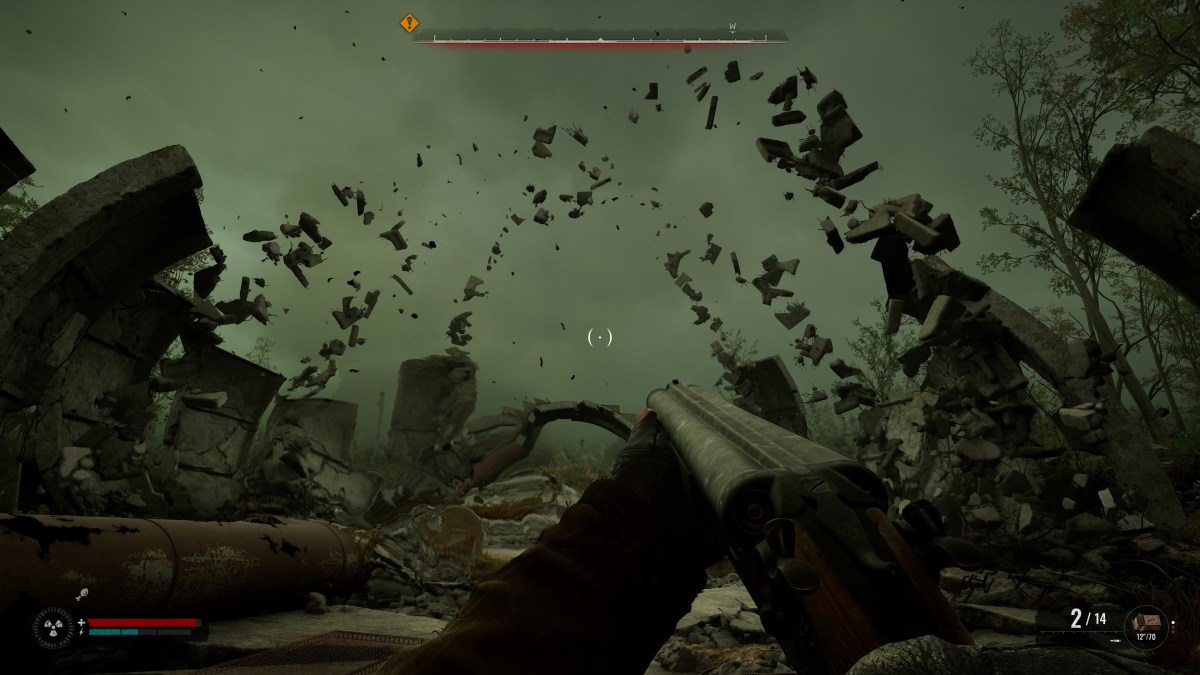This screenshot has width=1200, height=675.
Task: Click the orange quest marker icon
Action: pyautogui.click(x=409, y=23)
